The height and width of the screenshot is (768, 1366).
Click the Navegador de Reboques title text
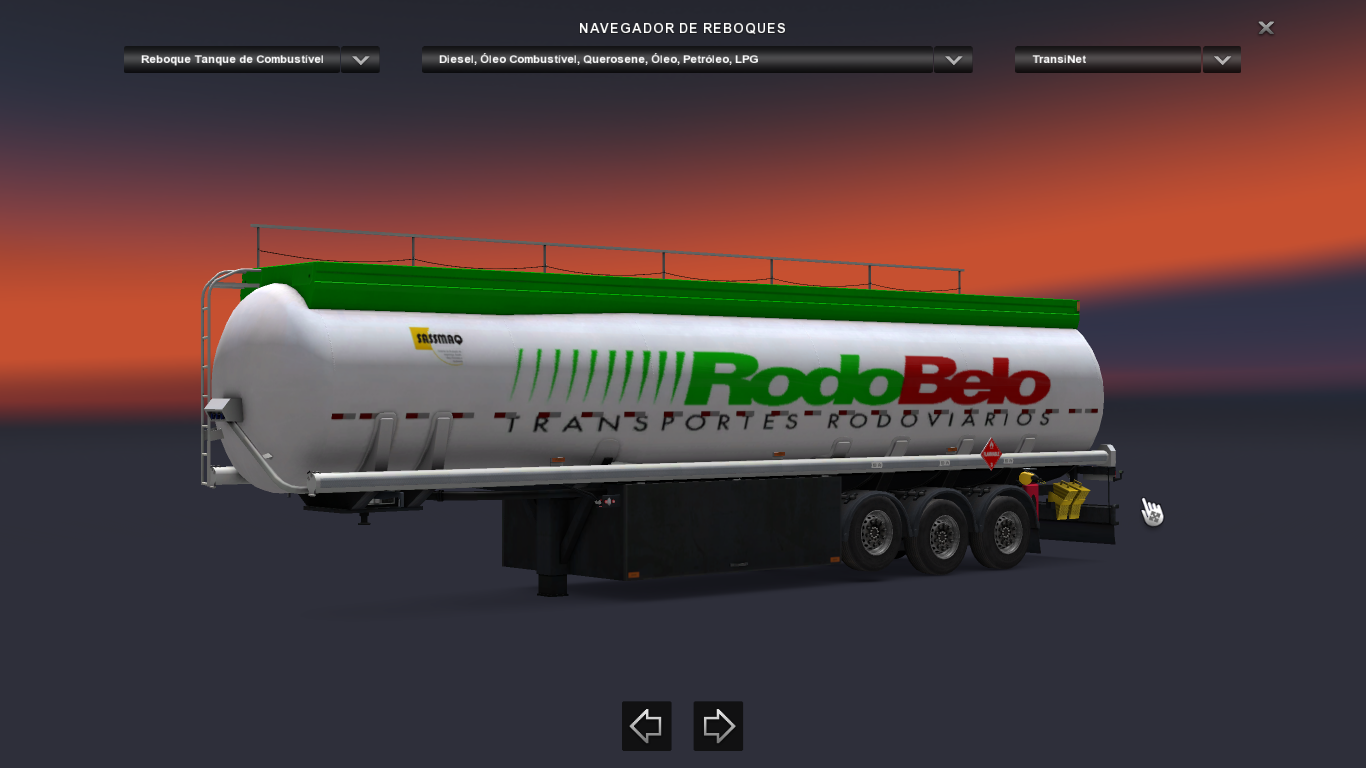(683, 28)
